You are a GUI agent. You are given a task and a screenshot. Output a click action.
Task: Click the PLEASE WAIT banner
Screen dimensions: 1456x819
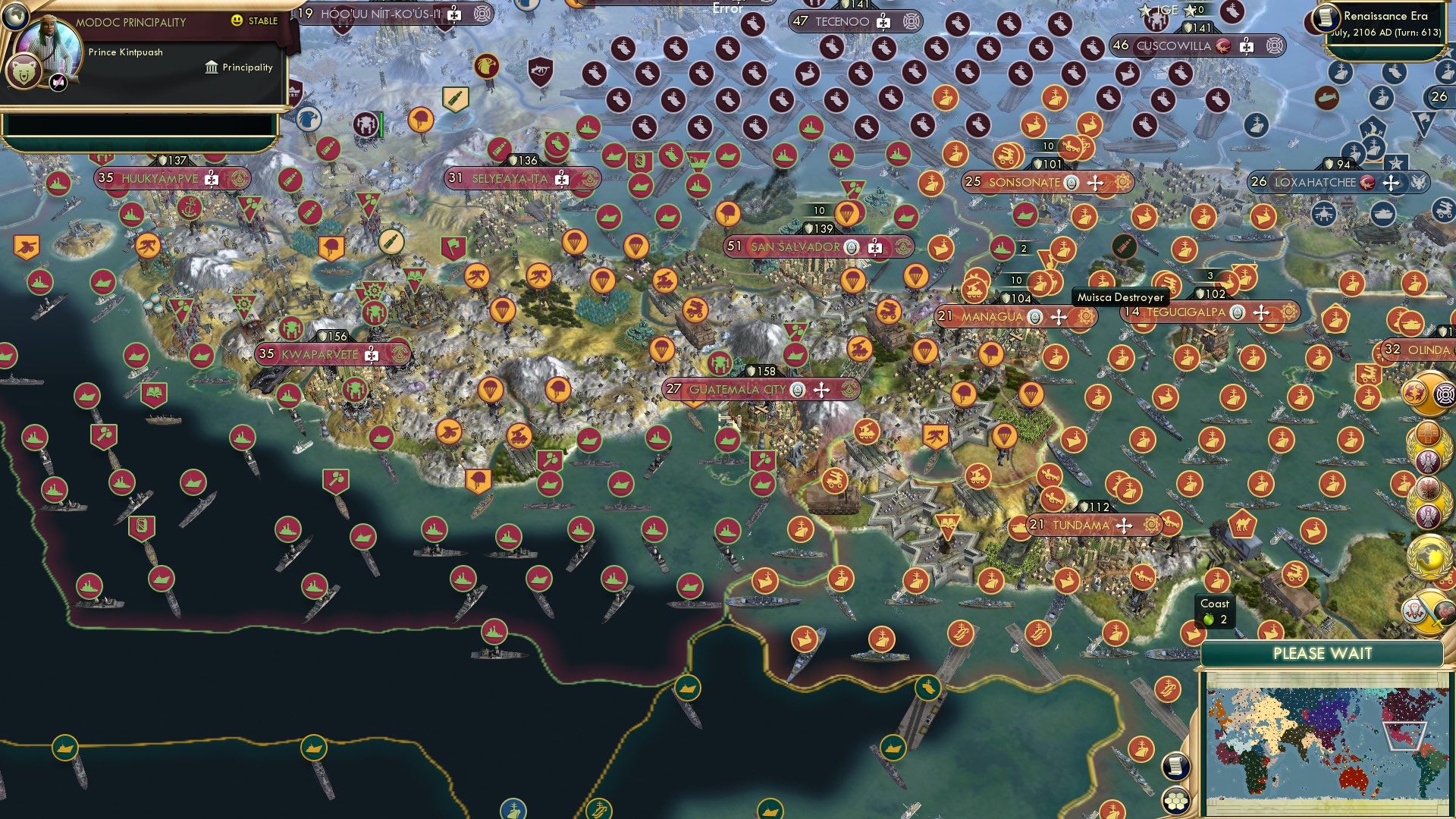(x=1325, y=652)
